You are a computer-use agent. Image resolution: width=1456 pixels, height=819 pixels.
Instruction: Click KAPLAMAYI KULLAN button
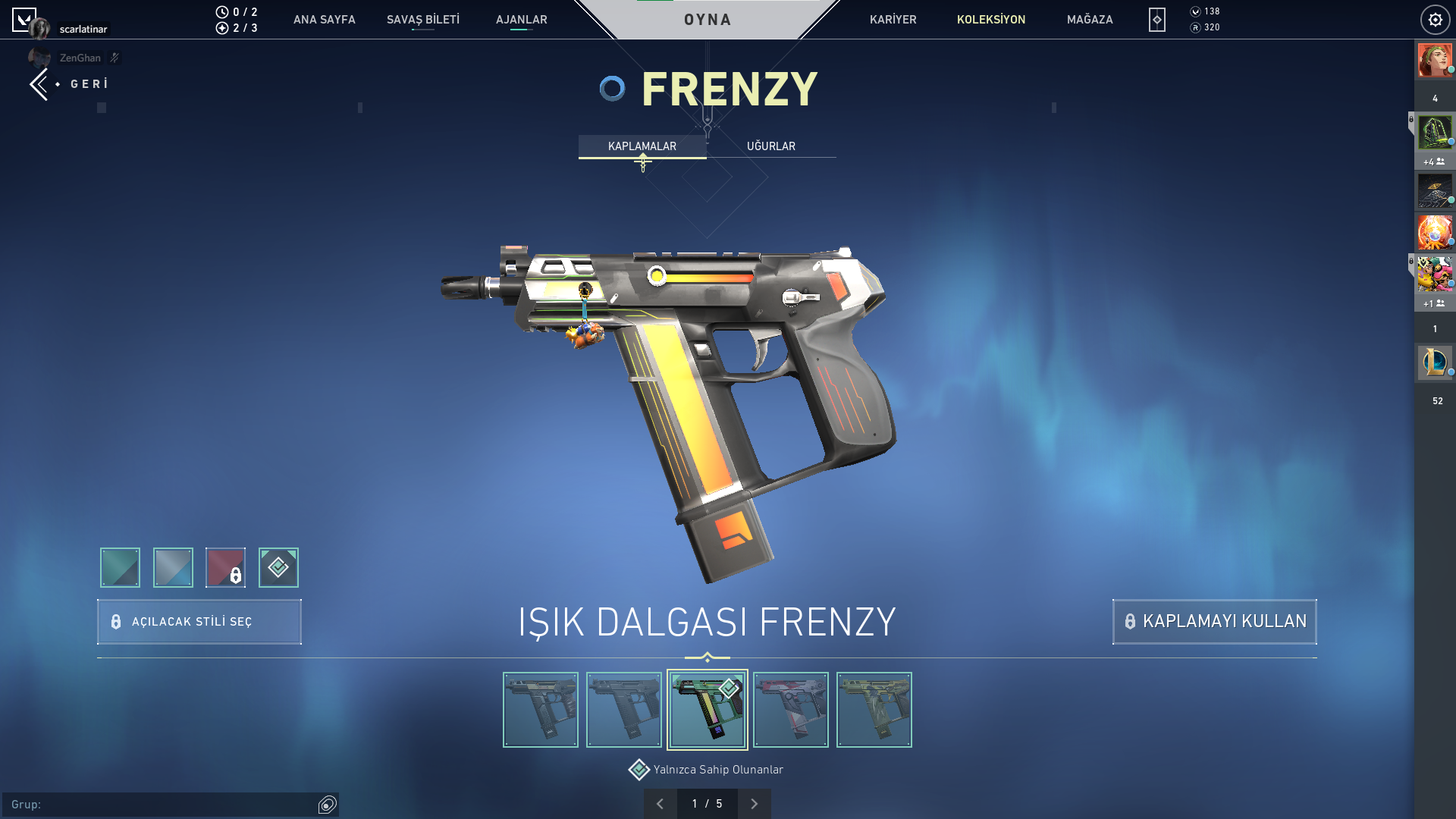[1214, 622]
